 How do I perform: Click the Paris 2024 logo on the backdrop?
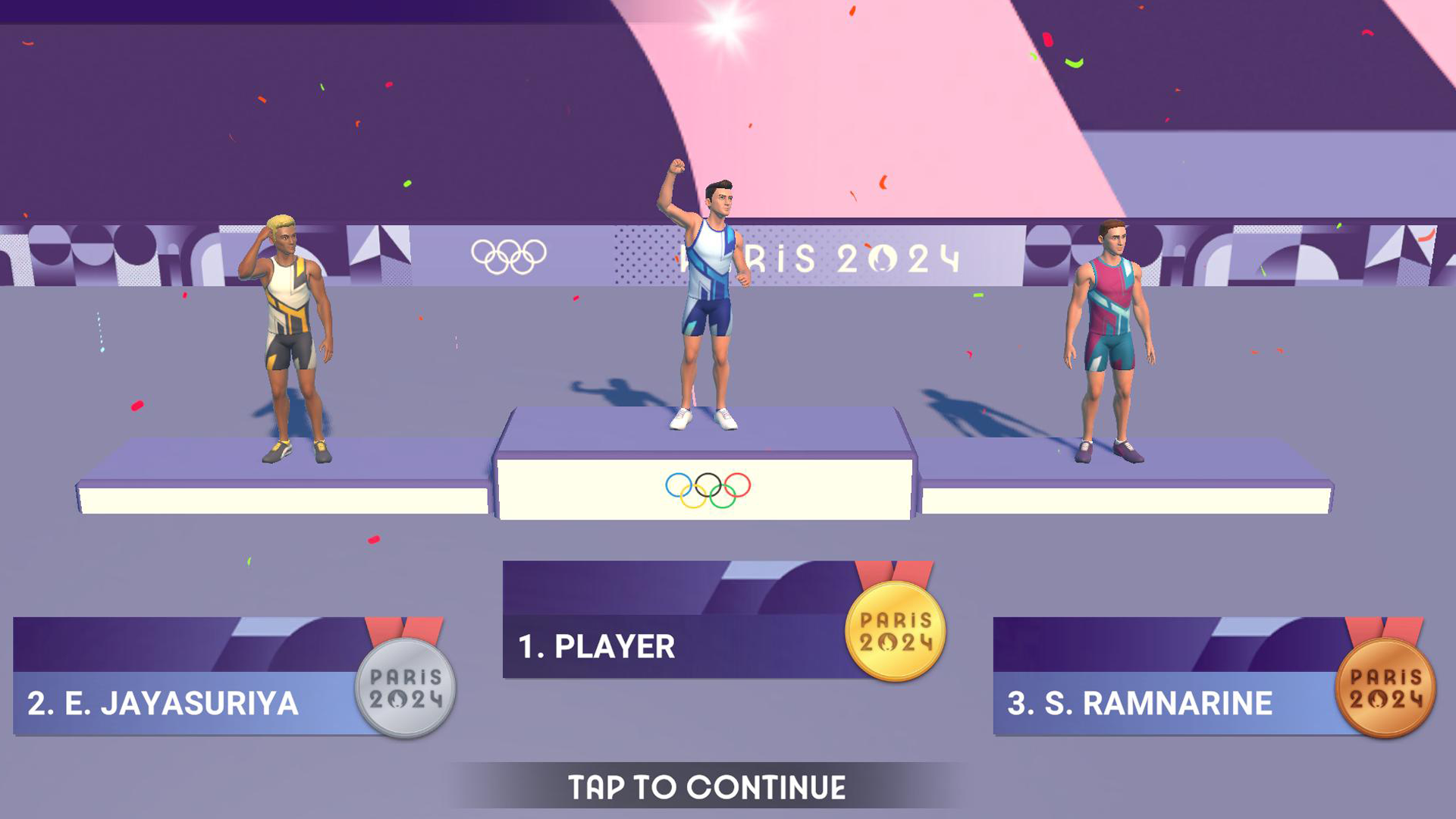pyautogui.click(x=819, y=258)
